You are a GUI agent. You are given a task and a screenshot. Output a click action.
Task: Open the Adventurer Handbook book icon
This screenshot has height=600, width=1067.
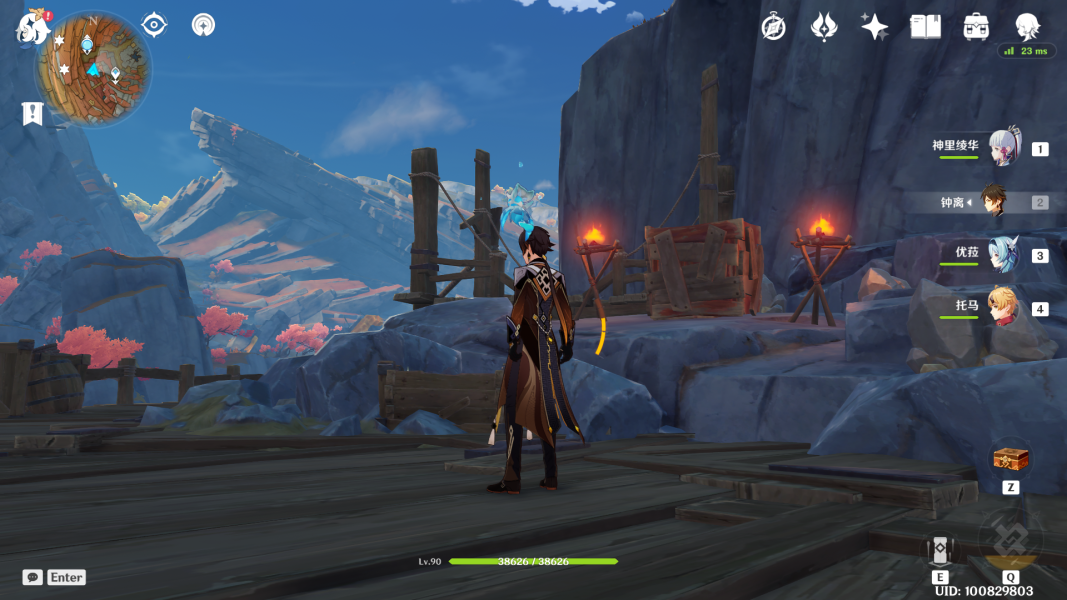[925, 27]
